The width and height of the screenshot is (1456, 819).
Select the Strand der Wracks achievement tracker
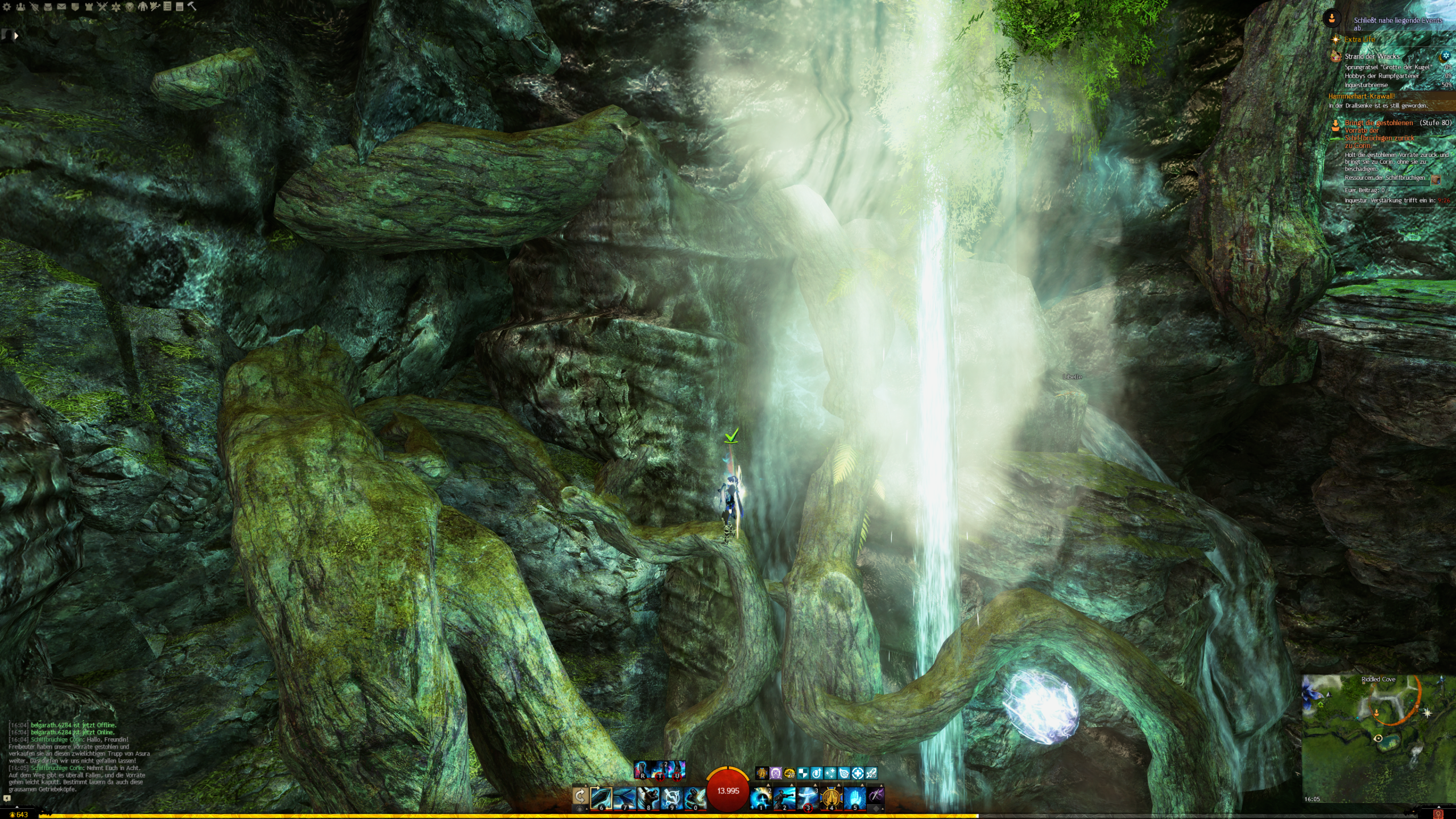(1372, 56)
